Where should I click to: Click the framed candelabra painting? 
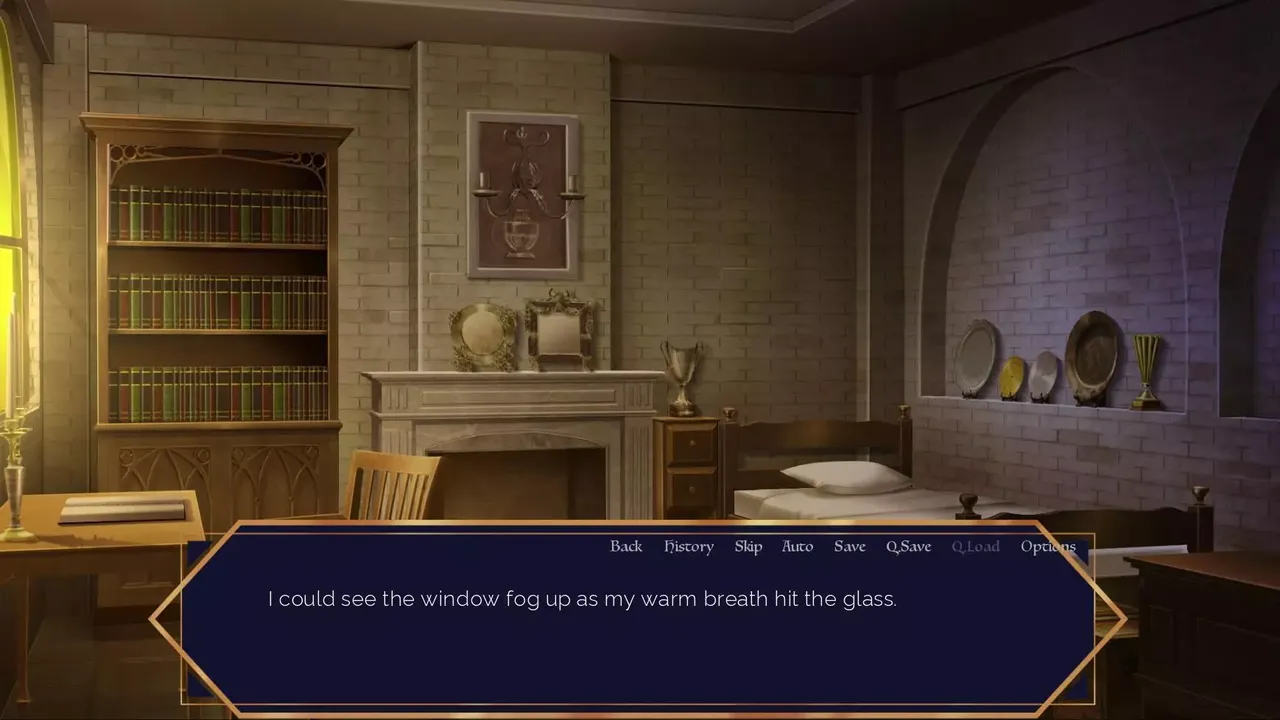521,193
